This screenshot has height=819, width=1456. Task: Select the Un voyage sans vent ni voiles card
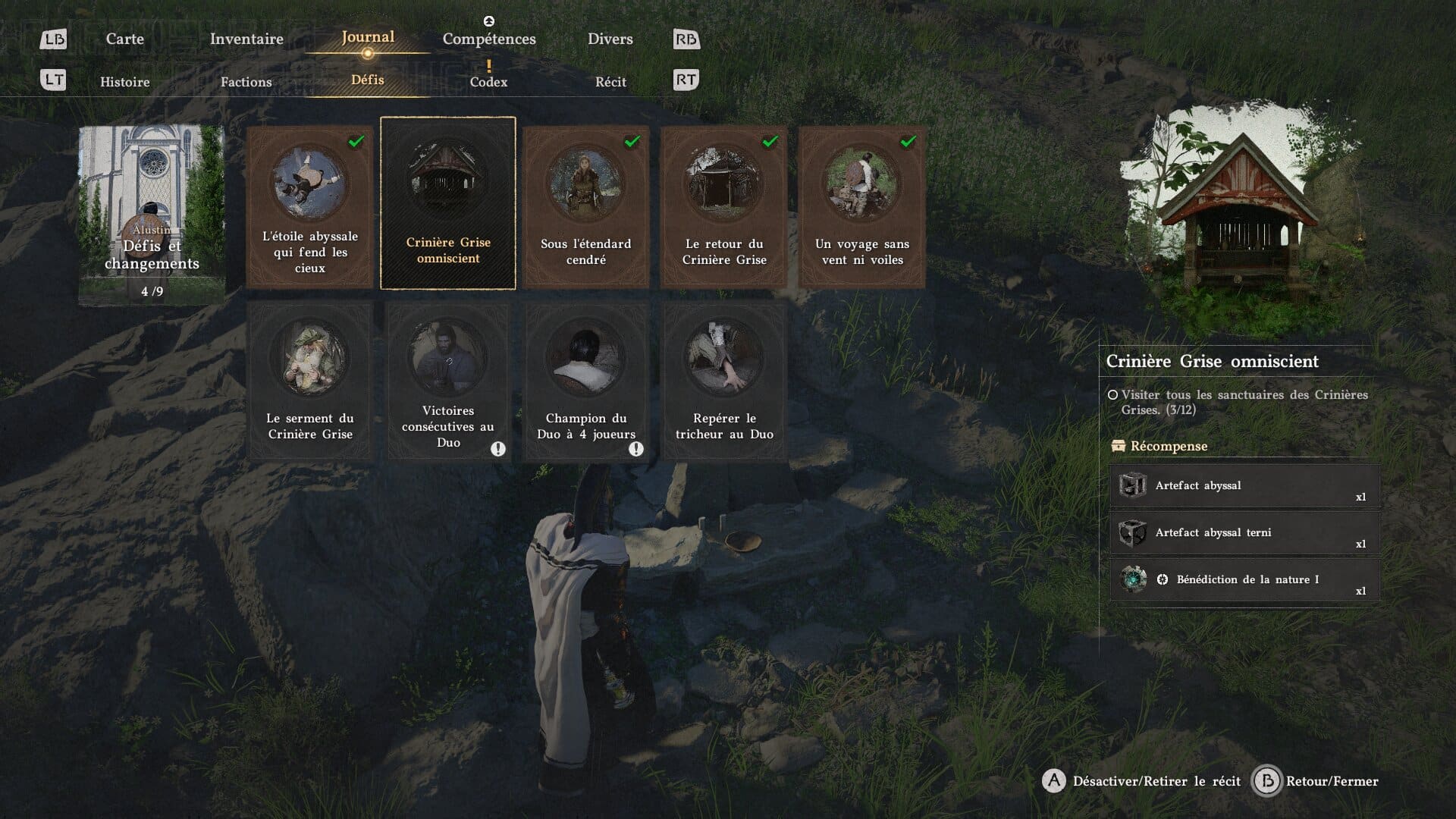pos(861,206)
